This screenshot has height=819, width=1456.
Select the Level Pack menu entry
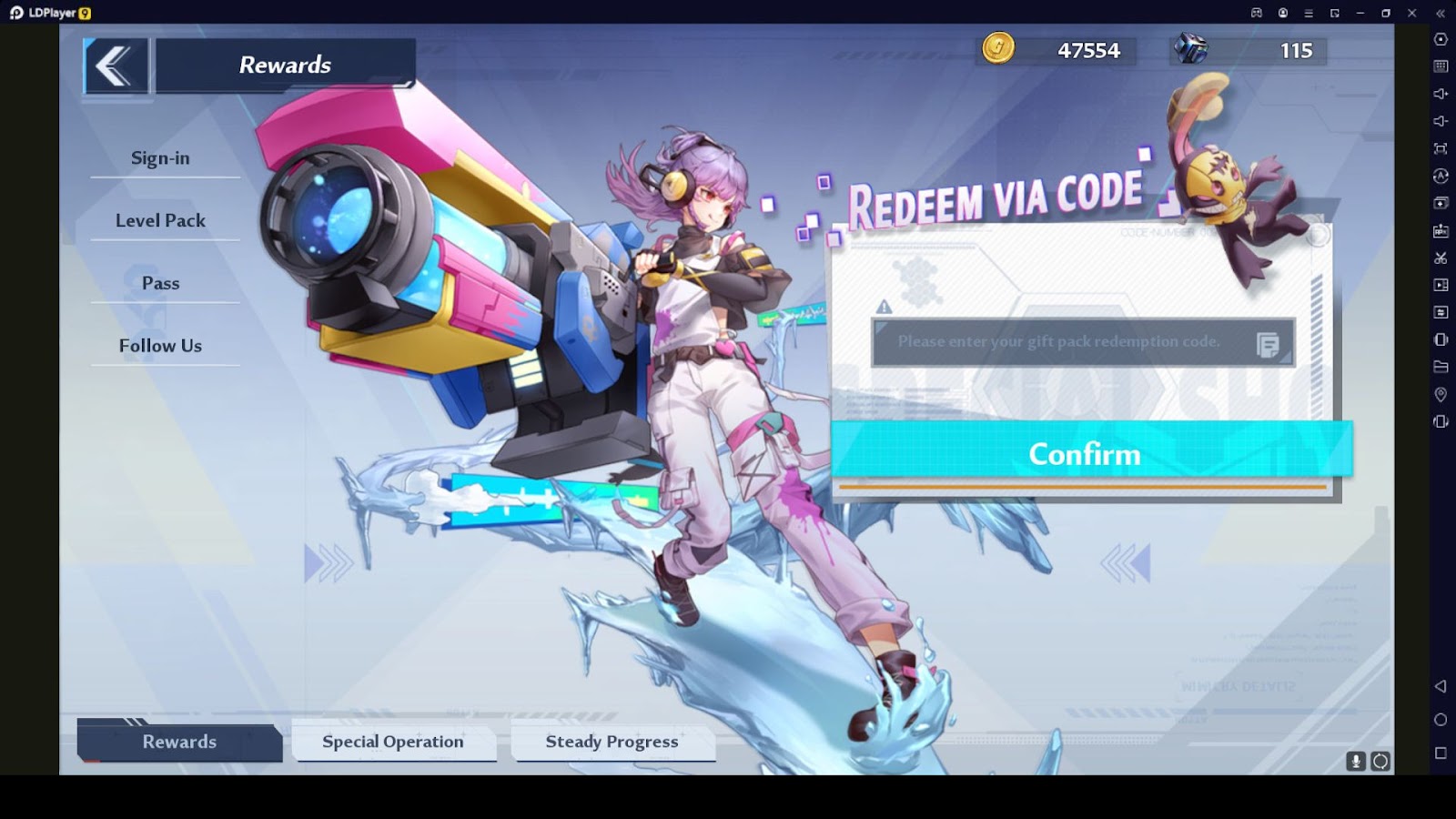(x=161, y=220)
